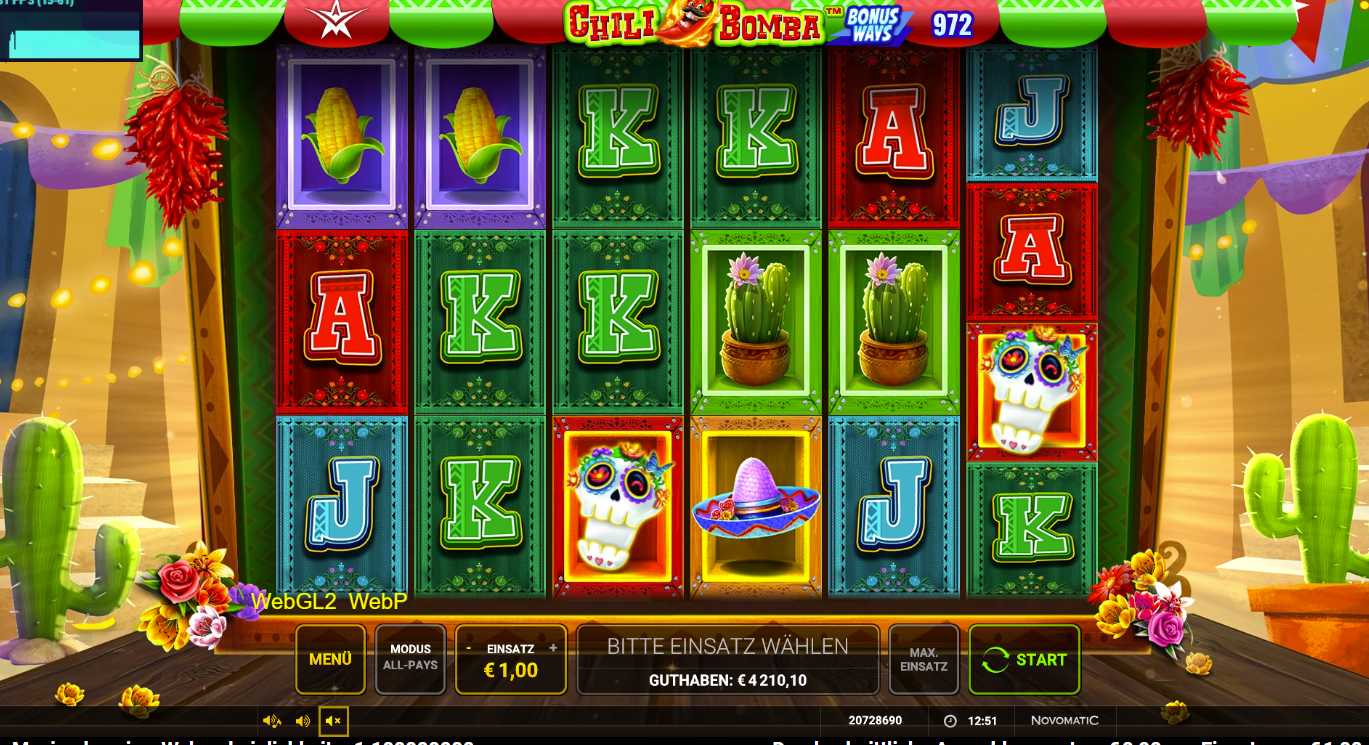Switch MODUS to ALL-PAYS
The image size is (1369, 745).
[410, 659]
